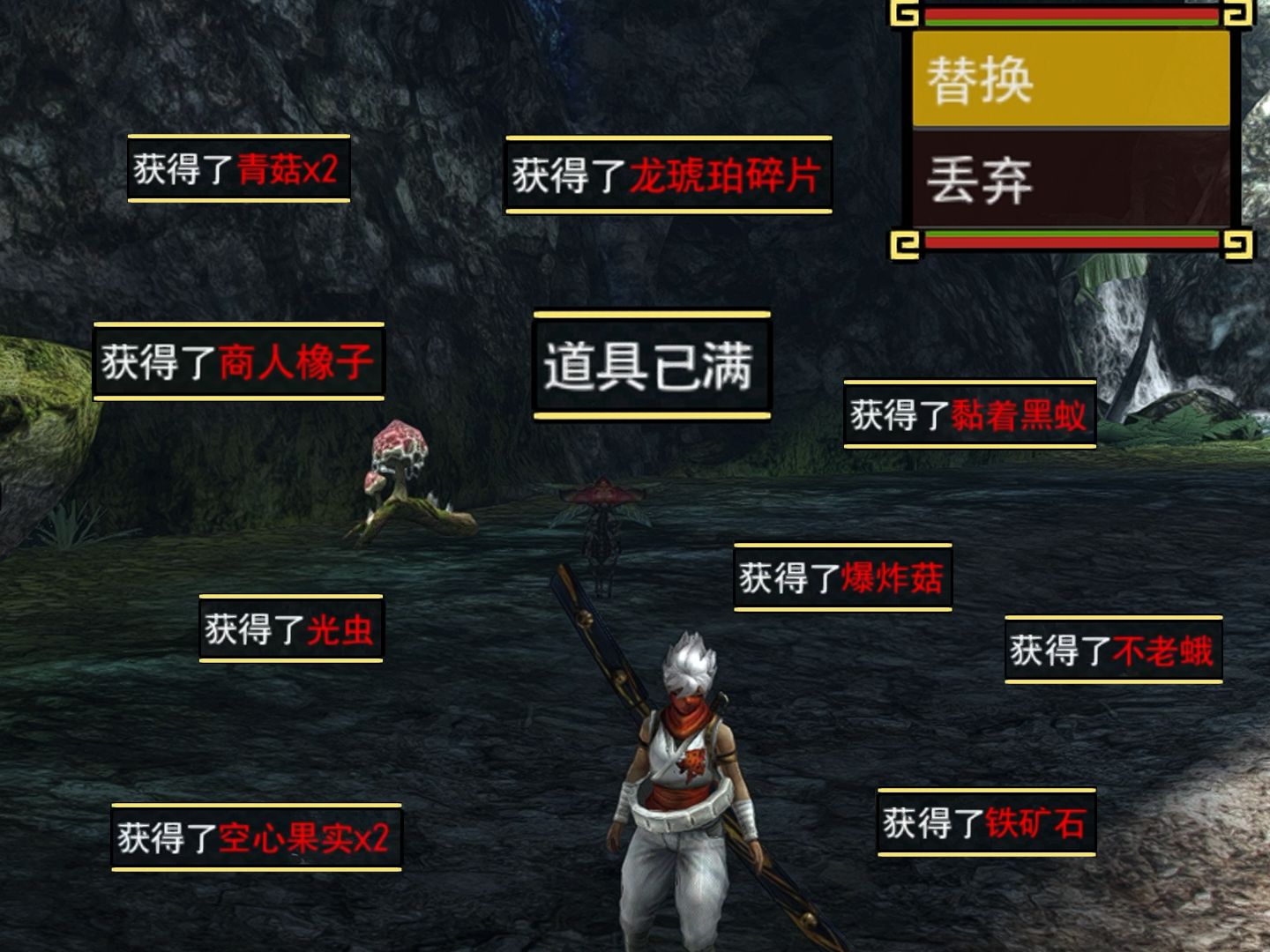Viewport: 1270px width, 952px height.
Task: Select the 不老蛾 pickup notification
Action: (x=1111, y=650)
